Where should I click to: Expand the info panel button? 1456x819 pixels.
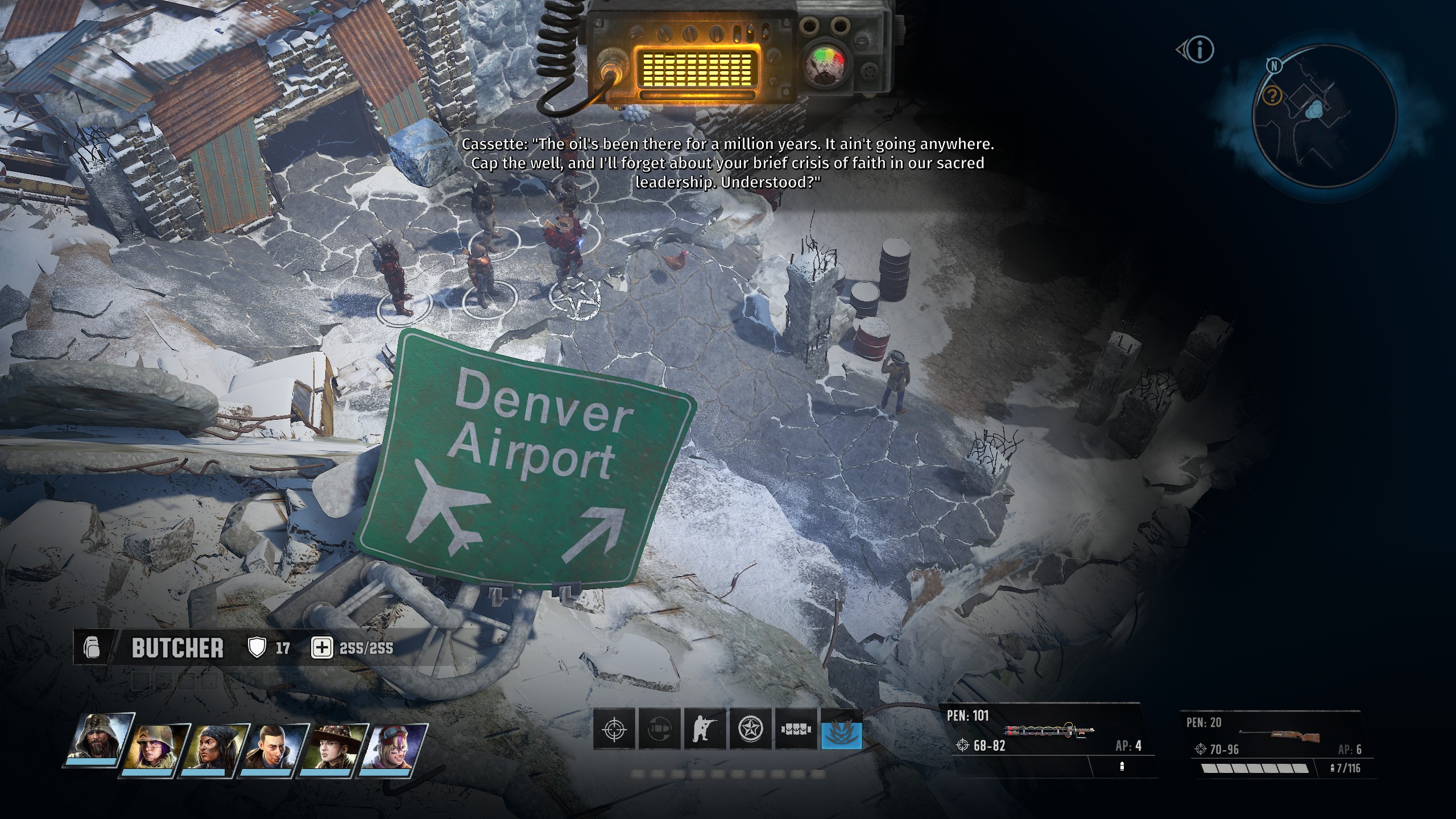[x=1199, y=50]
